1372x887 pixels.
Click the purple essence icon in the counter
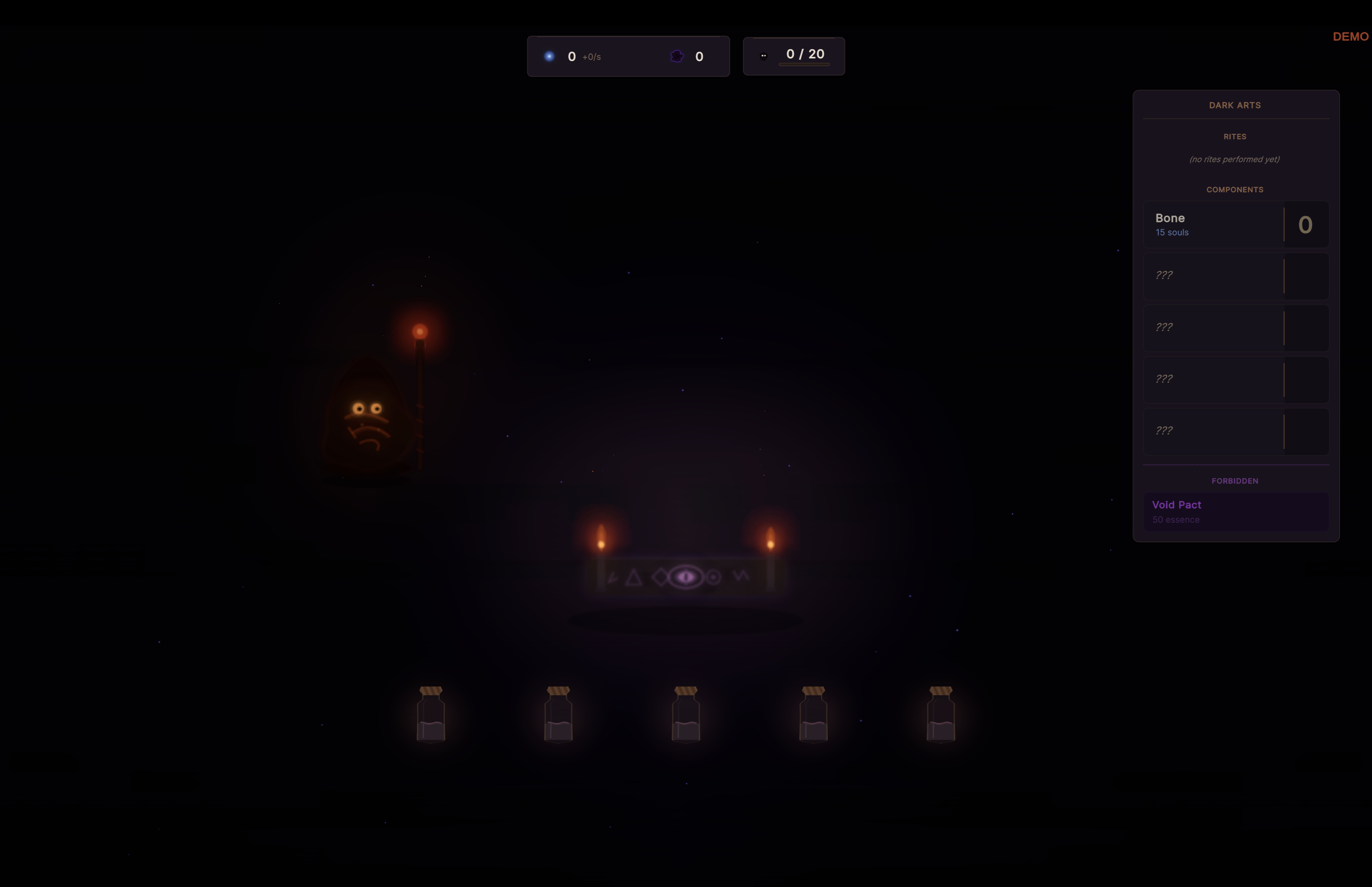(676, 56)
